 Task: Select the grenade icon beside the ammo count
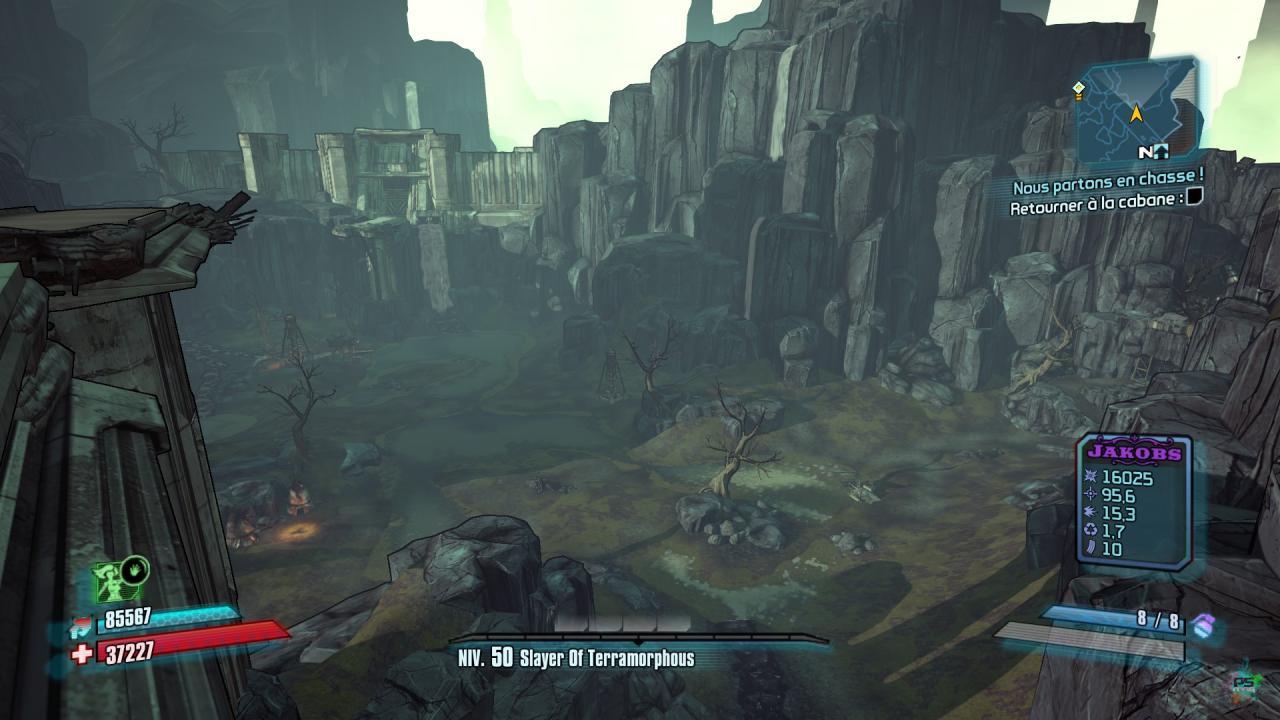click(1203, 624)
